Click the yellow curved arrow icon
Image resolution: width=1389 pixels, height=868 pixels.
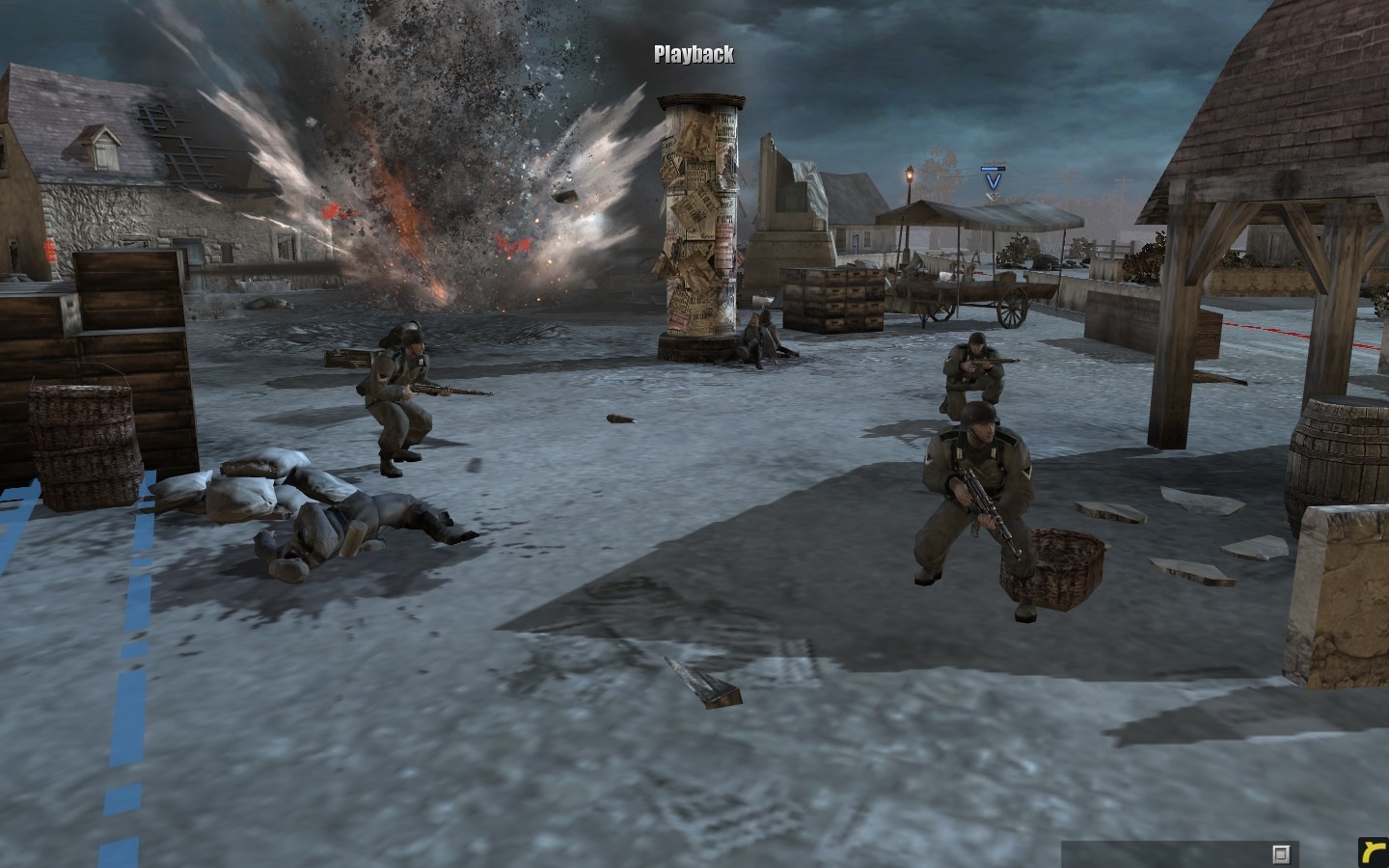click(1371, 852)
